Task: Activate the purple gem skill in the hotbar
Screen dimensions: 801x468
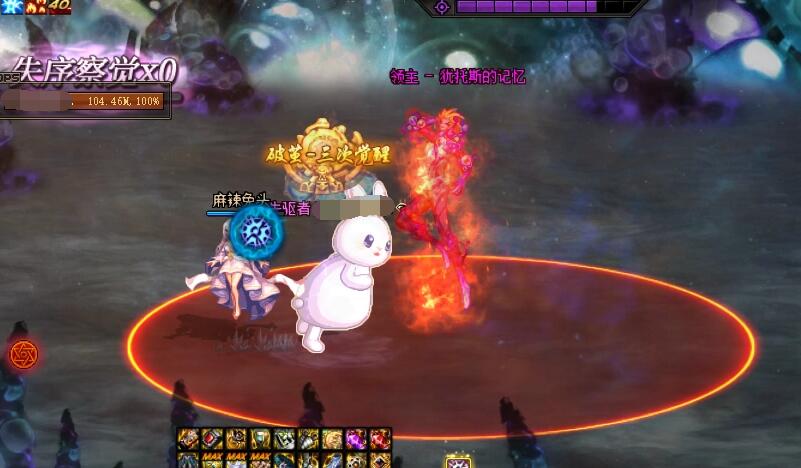Action: pyautogui.click(x=356, y=438)
